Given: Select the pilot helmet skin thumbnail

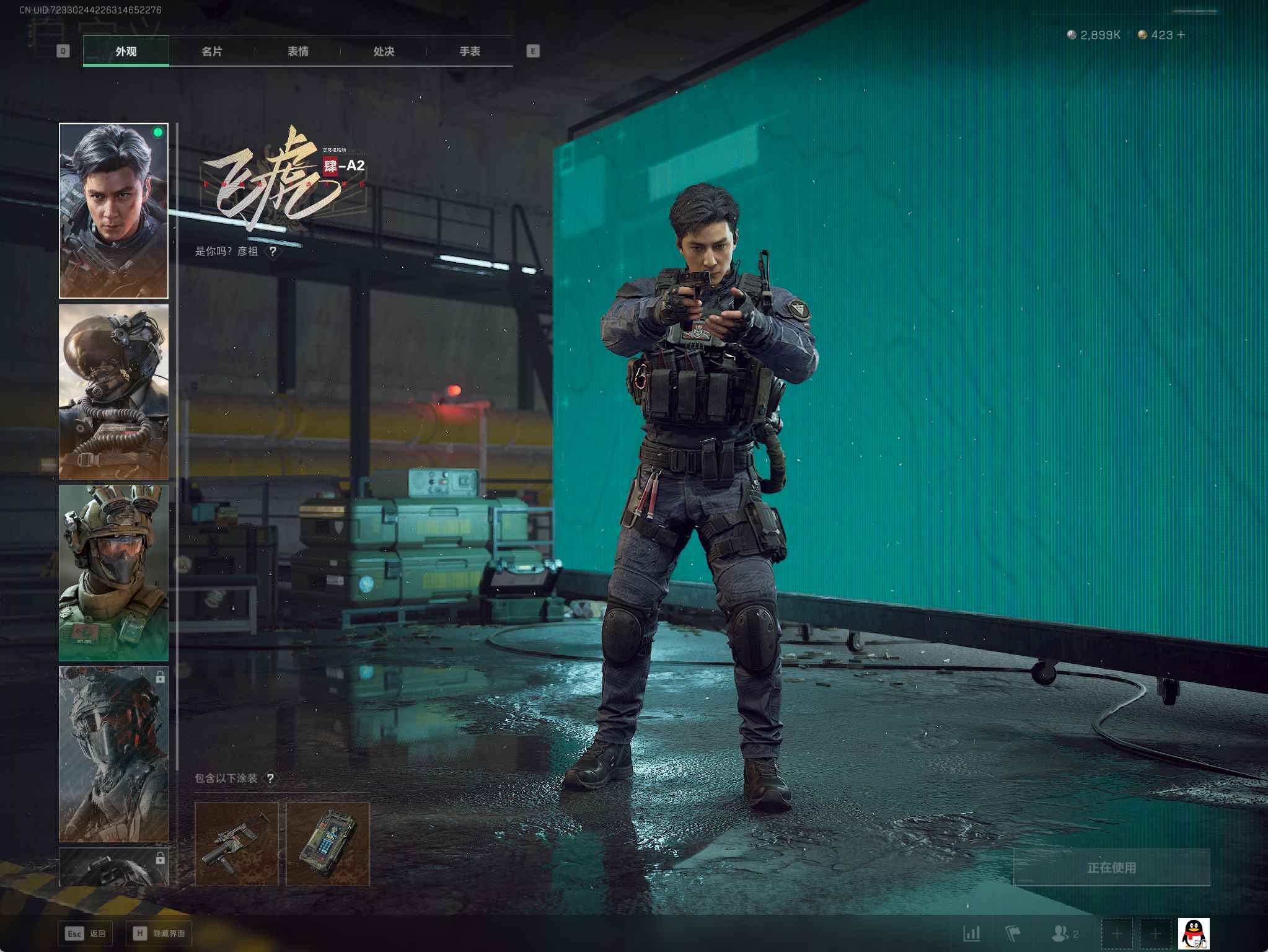Looking at the screenshot, I should 113,392.
